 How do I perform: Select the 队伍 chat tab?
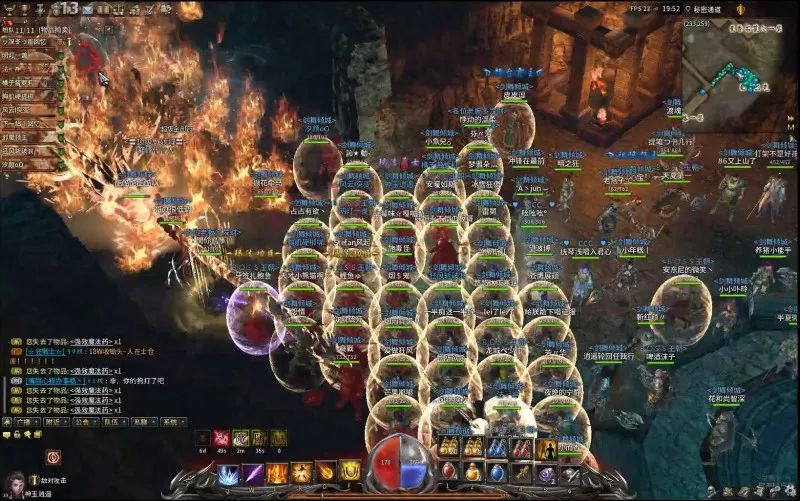point(111,422)
